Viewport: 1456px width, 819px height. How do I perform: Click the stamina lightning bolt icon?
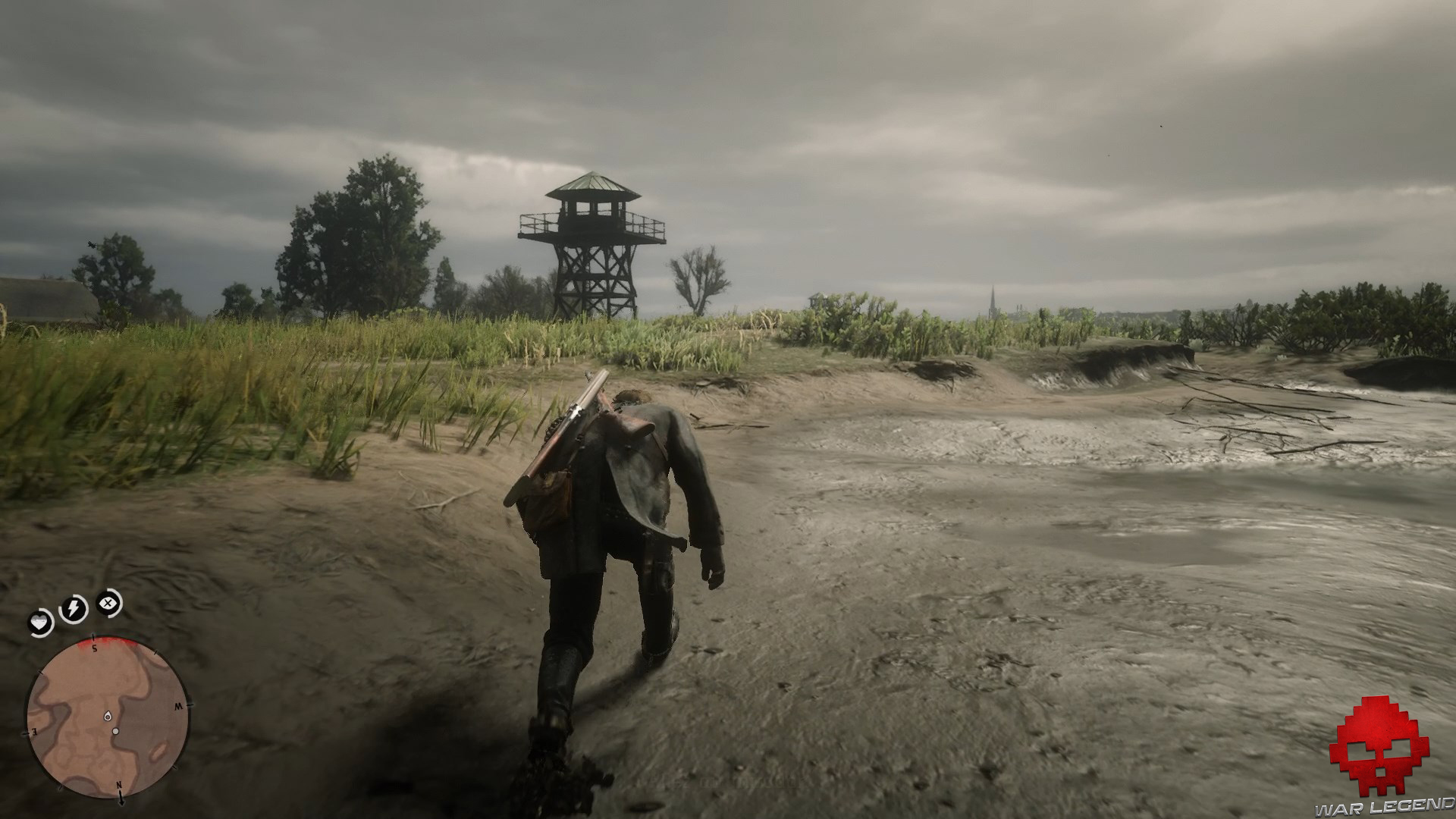74,607
